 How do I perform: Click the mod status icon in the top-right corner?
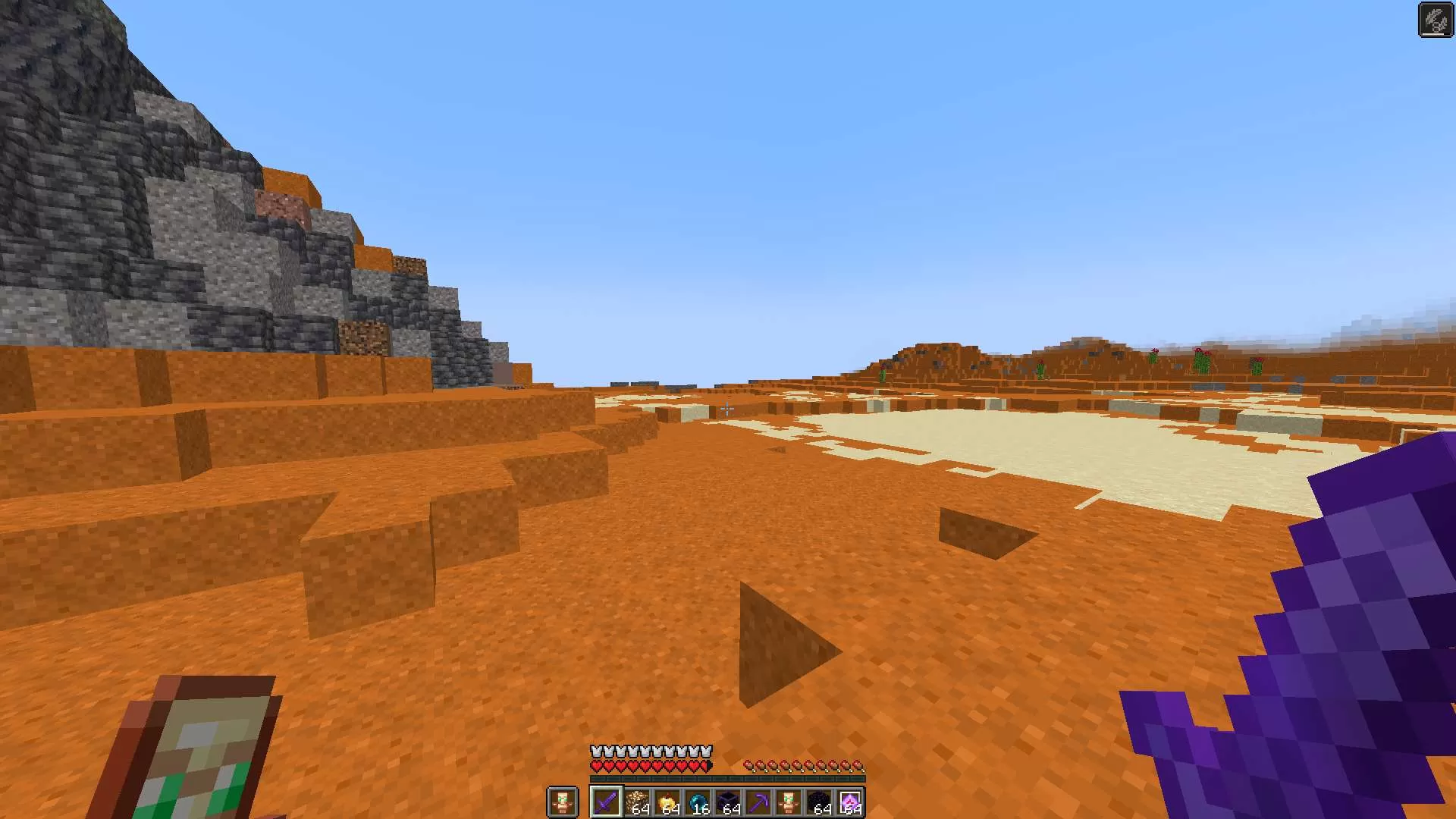click(1436, 19)
